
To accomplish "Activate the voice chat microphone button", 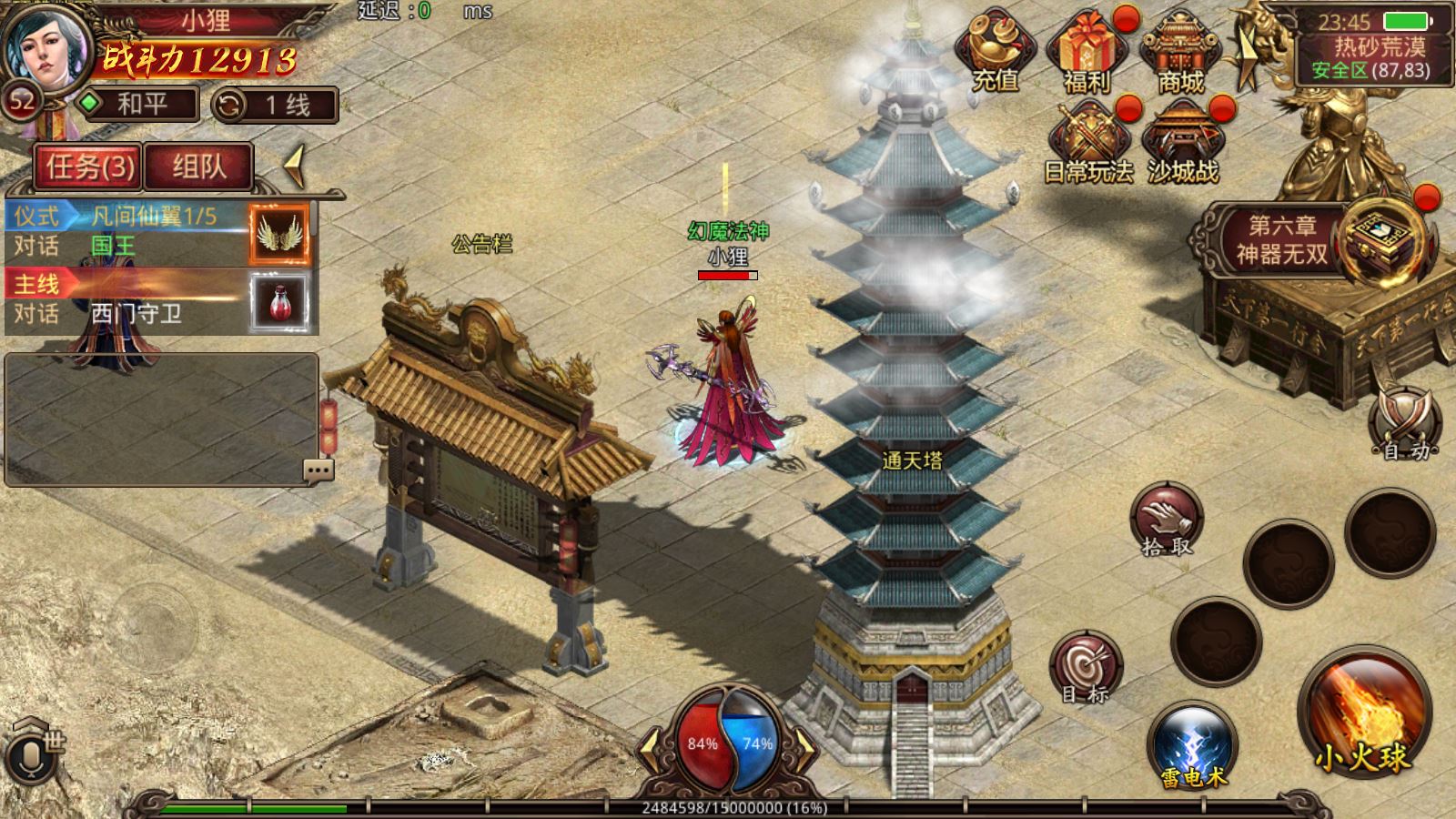I will coord(29,757).
